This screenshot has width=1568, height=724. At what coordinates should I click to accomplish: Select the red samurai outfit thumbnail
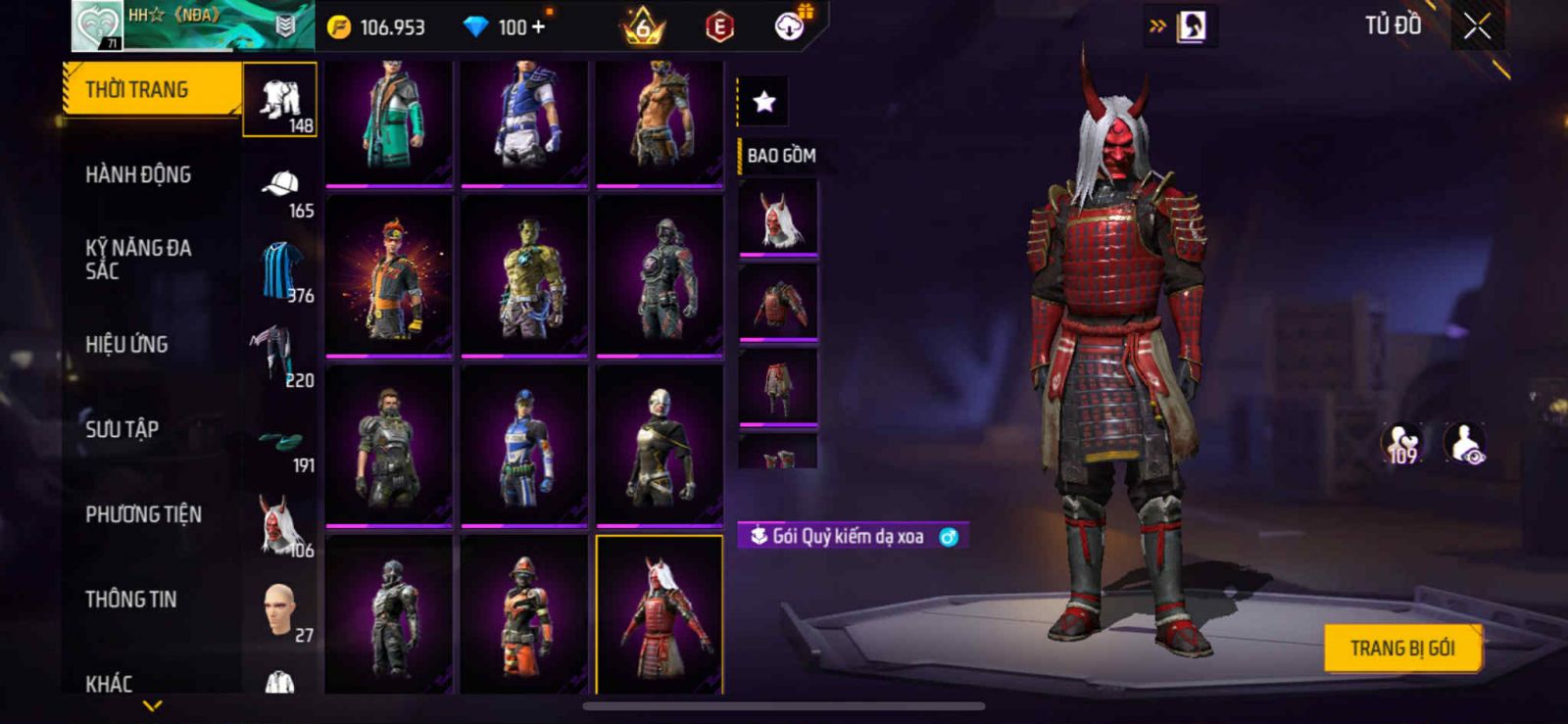(660, 614)
